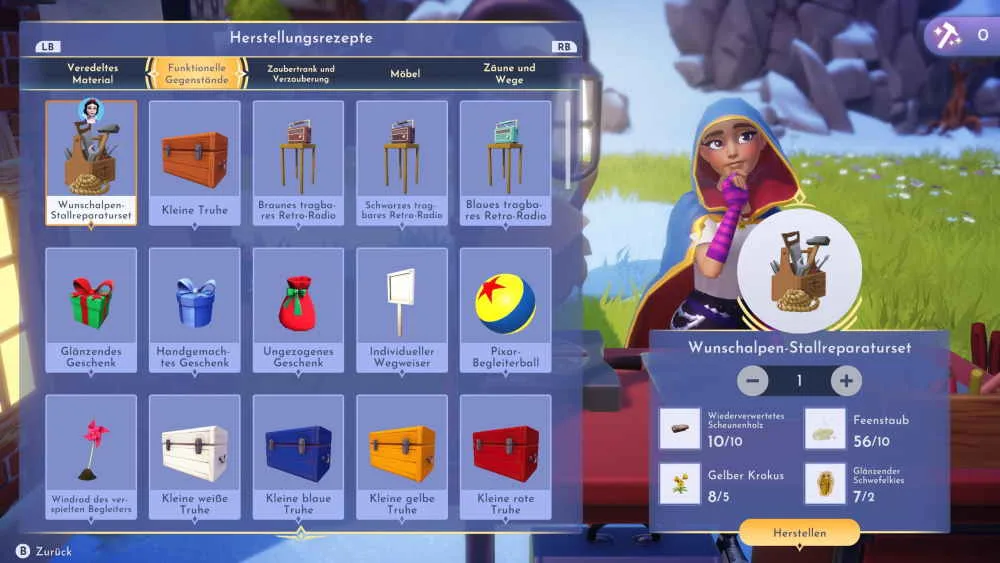Select the Kleine rote Truhe recipe
The image size is (1000, 563).
[x=505, y=457]
